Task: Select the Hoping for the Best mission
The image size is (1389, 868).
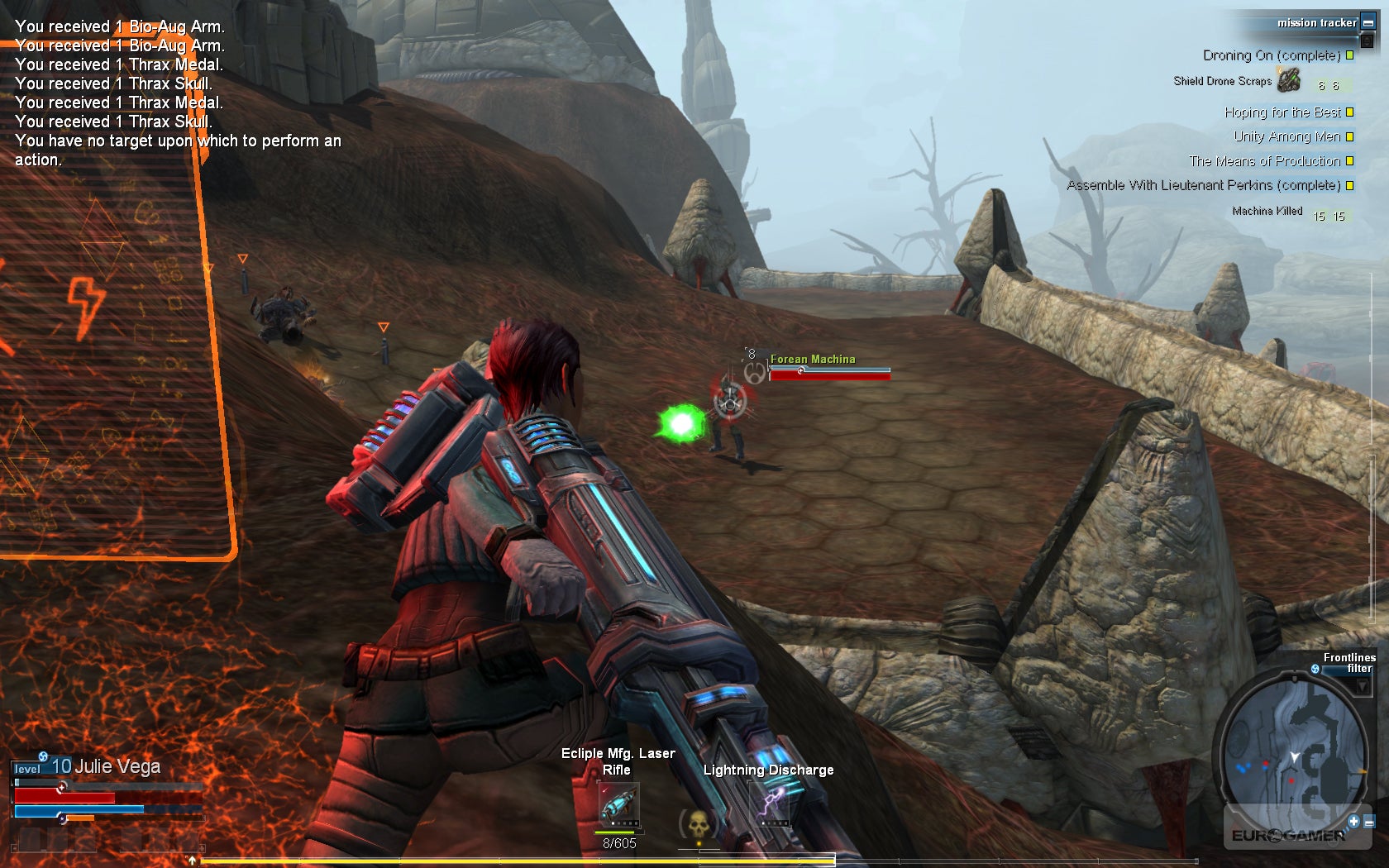Action: click(x=1282, y=112)
